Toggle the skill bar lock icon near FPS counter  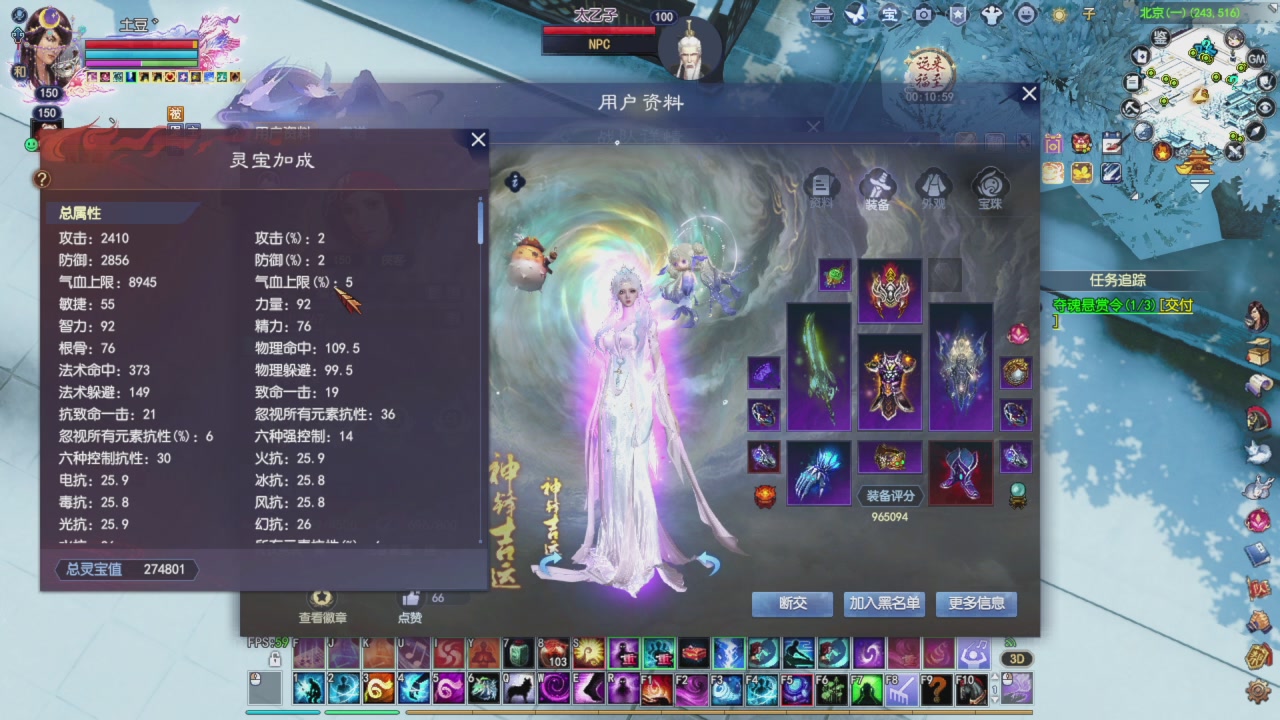click(x=275, y=660)
